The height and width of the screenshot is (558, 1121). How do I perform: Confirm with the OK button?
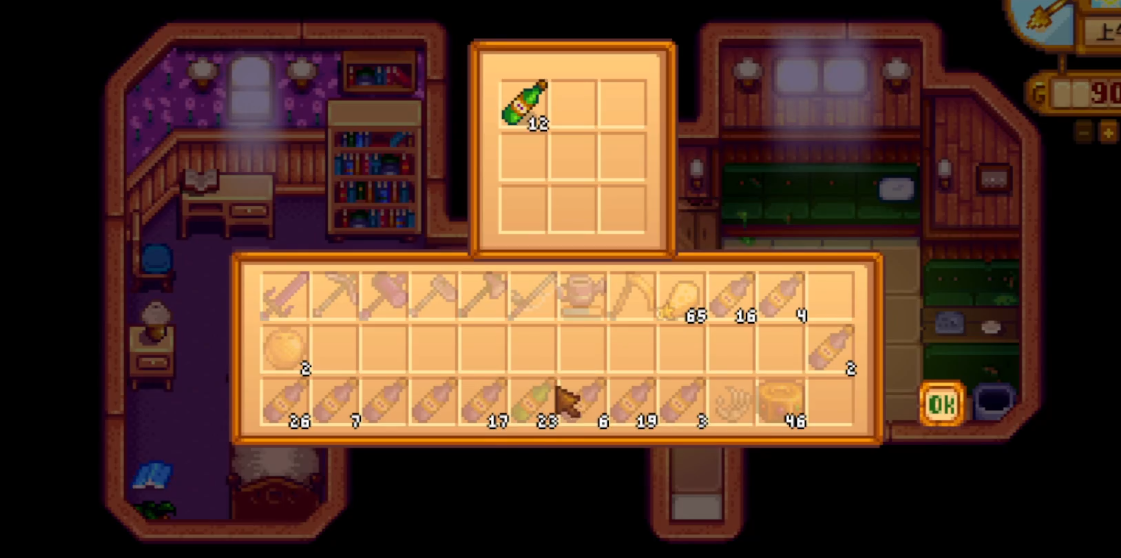(x=940, y=404)
